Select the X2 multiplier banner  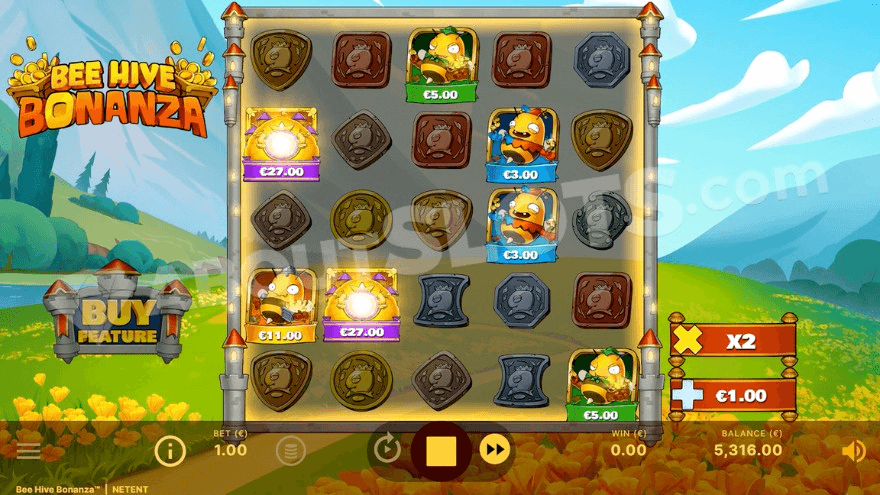click(x=734, y=341)
